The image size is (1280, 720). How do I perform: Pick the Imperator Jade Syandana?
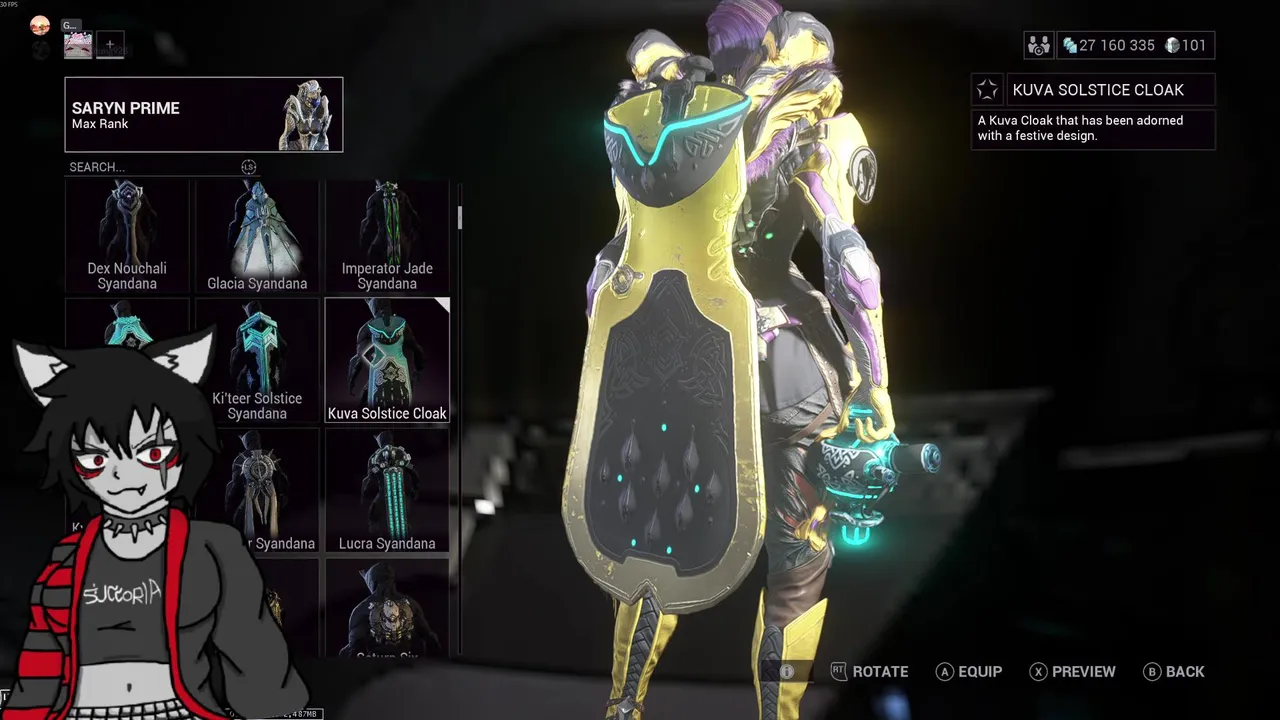coord(387,236)
